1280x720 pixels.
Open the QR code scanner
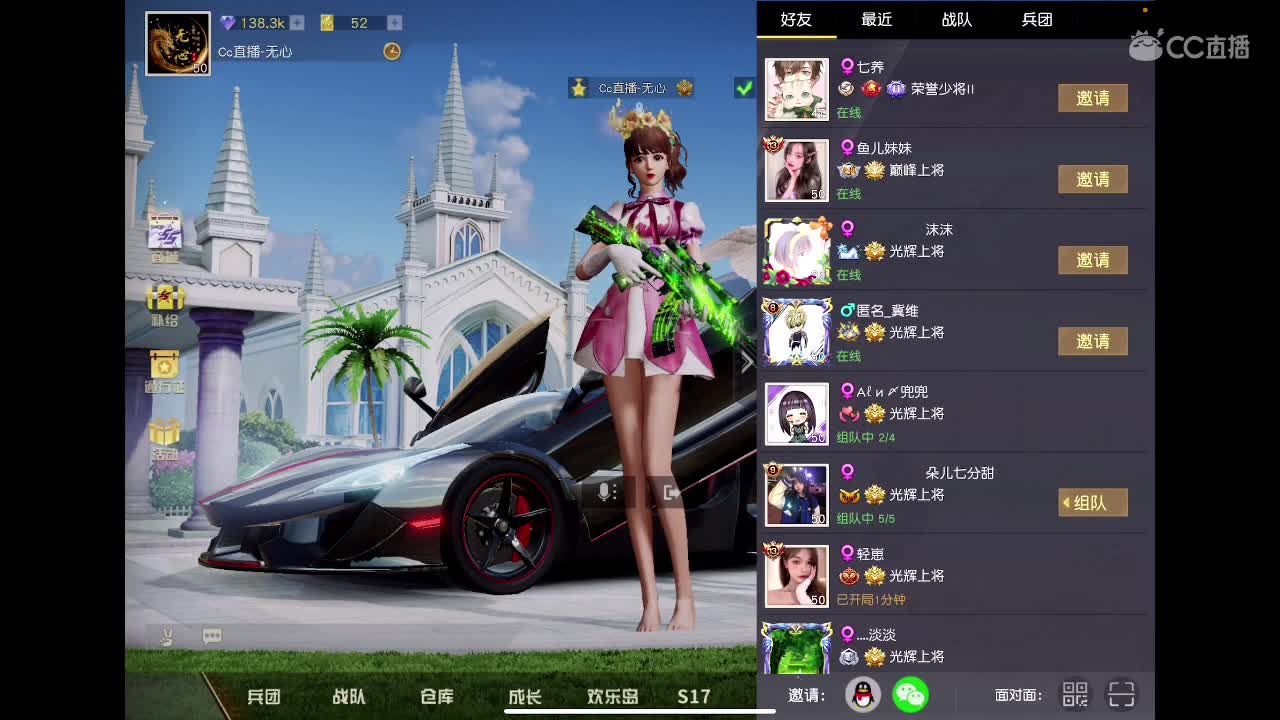coord(1122,694)
